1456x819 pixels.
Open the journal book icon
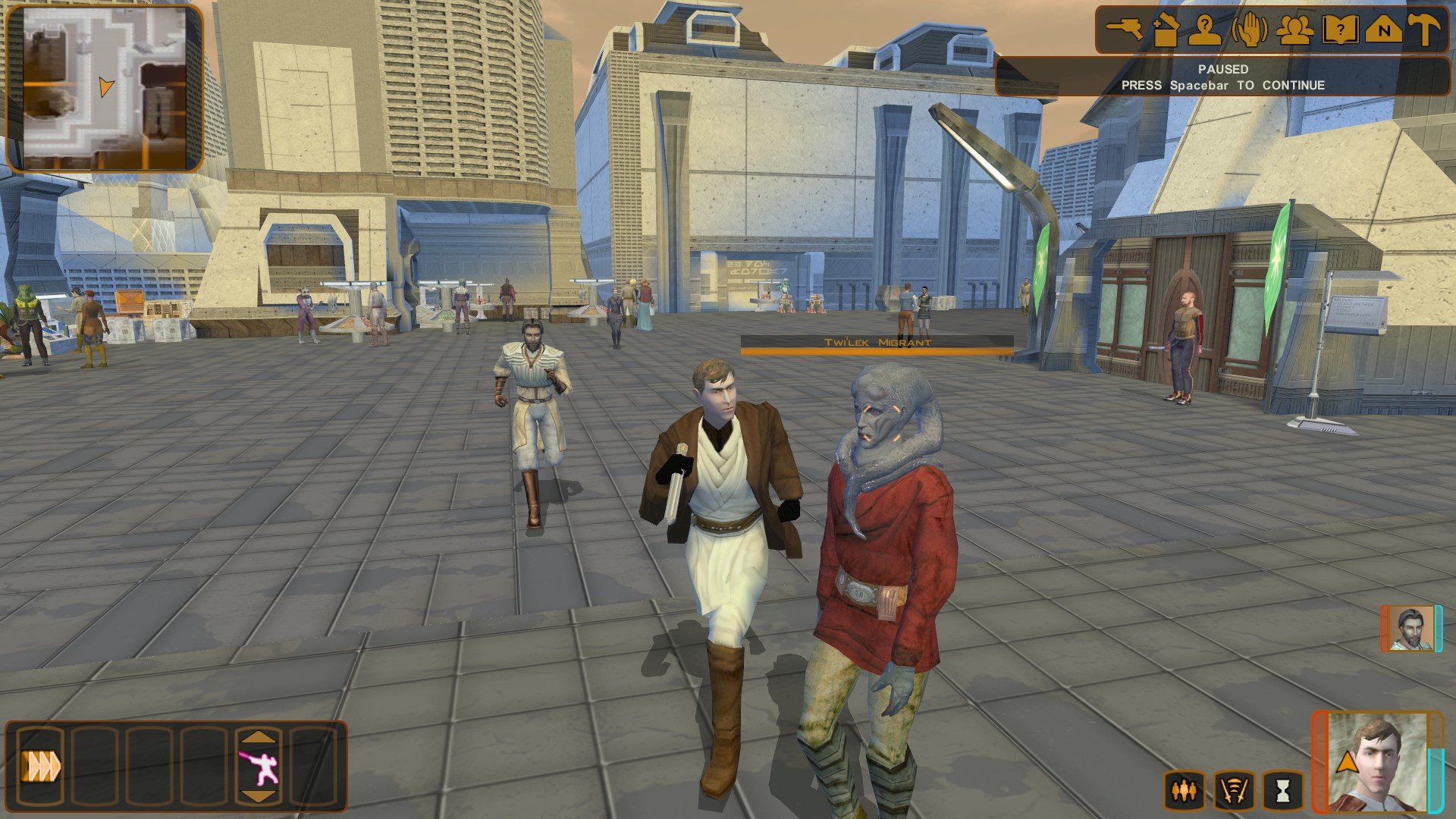point(1339,30)
